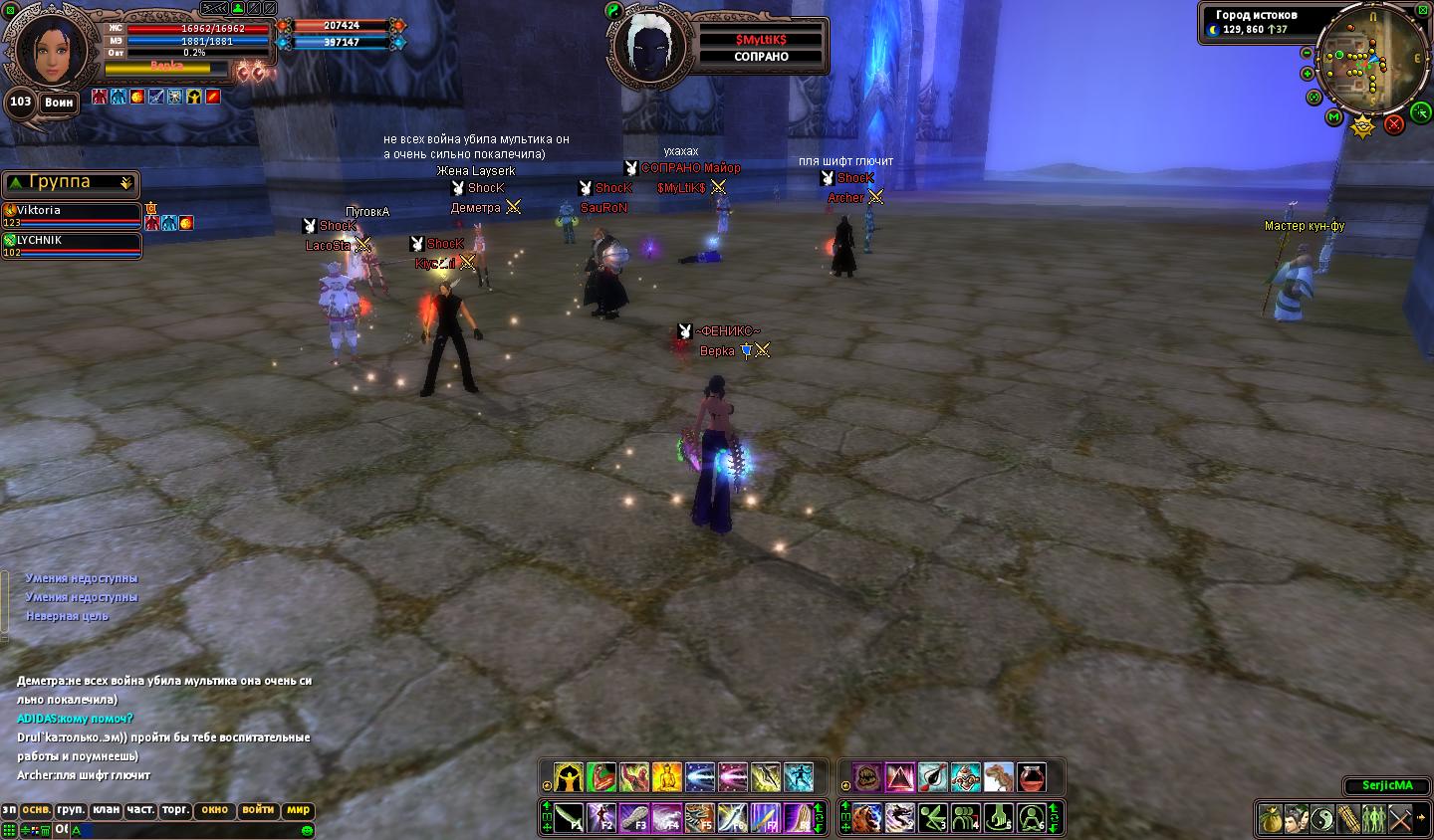The height and width of the screenshot is (840, 1434).
Task: Switch to the груп. chat tab
Action: (x=71, y=810)
